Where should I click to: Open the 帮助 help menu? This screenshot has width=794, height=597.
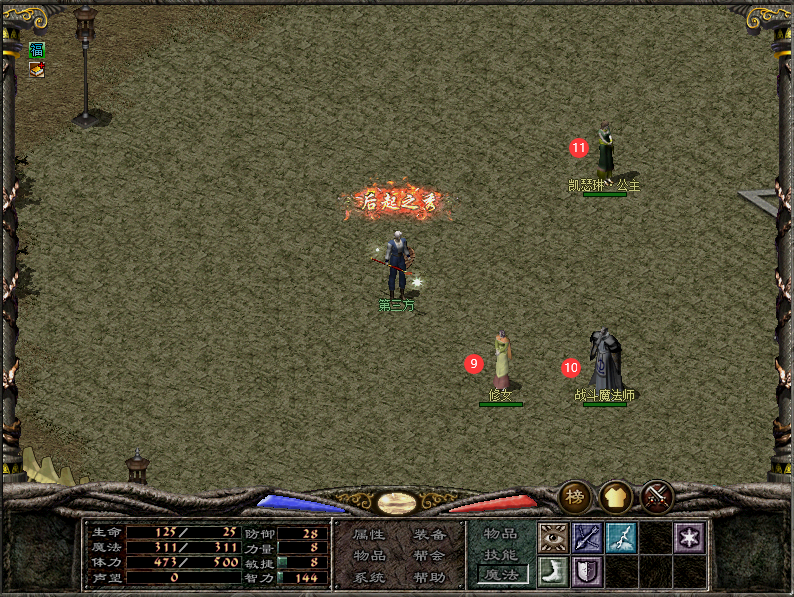[x=429, y=578]
